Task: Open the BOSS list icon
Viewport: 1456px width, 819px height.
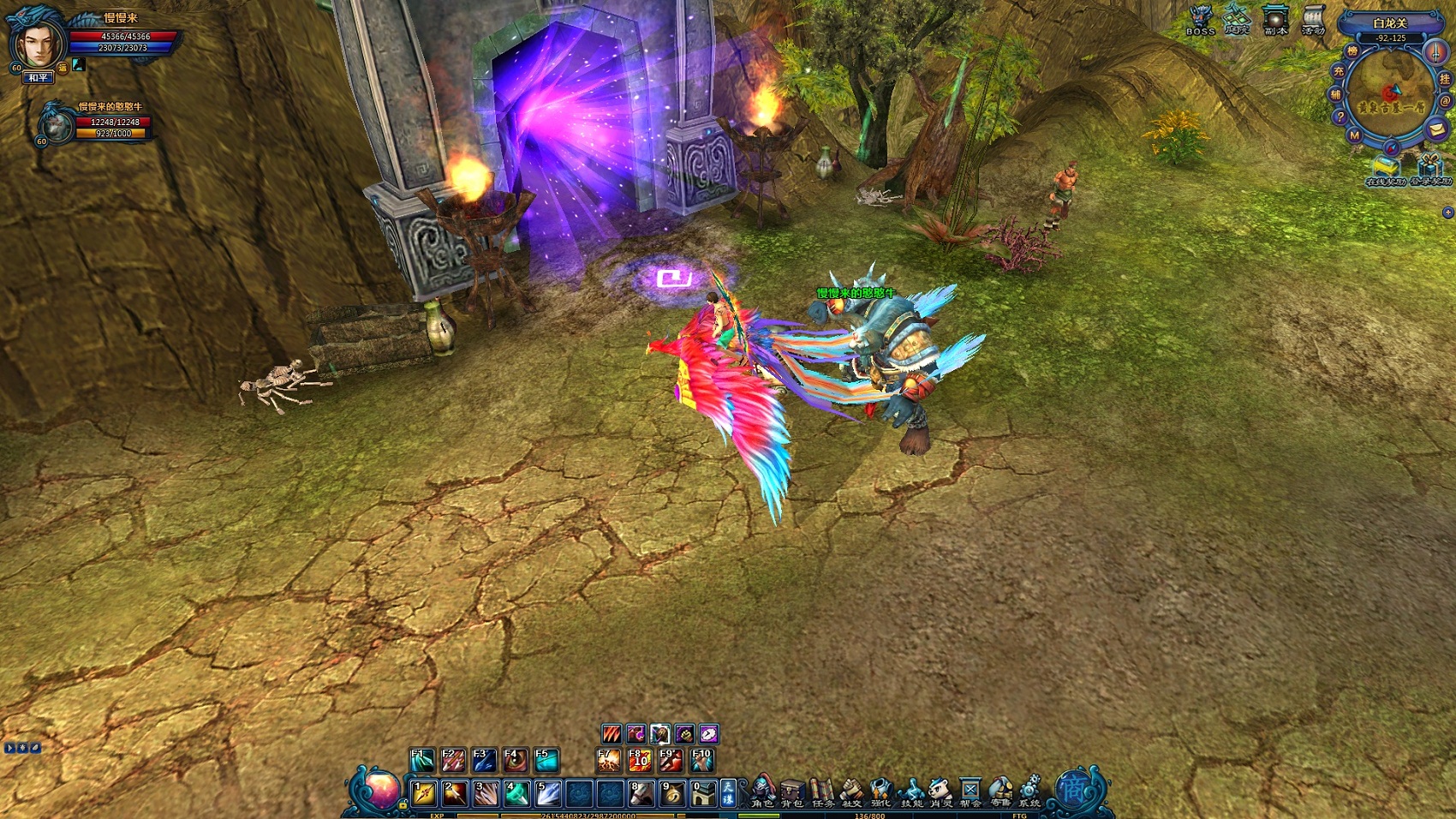Action: 1201,19
